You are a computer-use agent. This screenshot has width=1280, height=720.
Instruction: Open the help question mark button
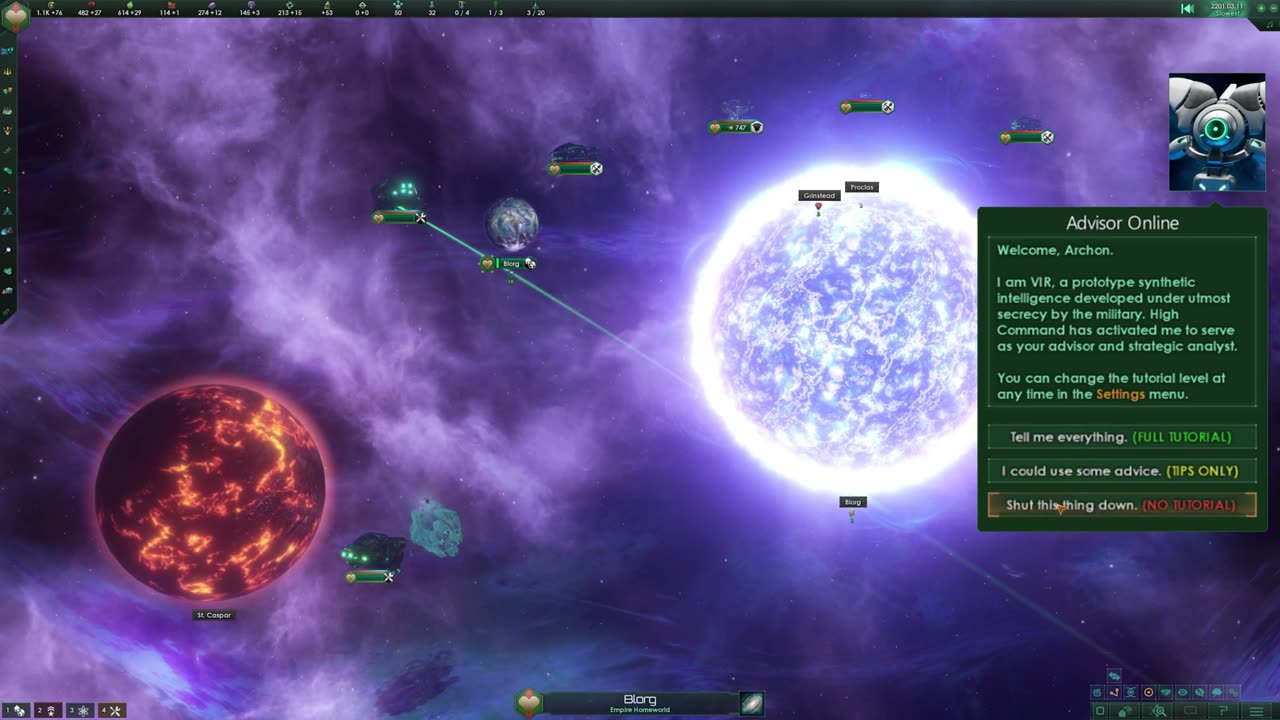(1222, 711)
